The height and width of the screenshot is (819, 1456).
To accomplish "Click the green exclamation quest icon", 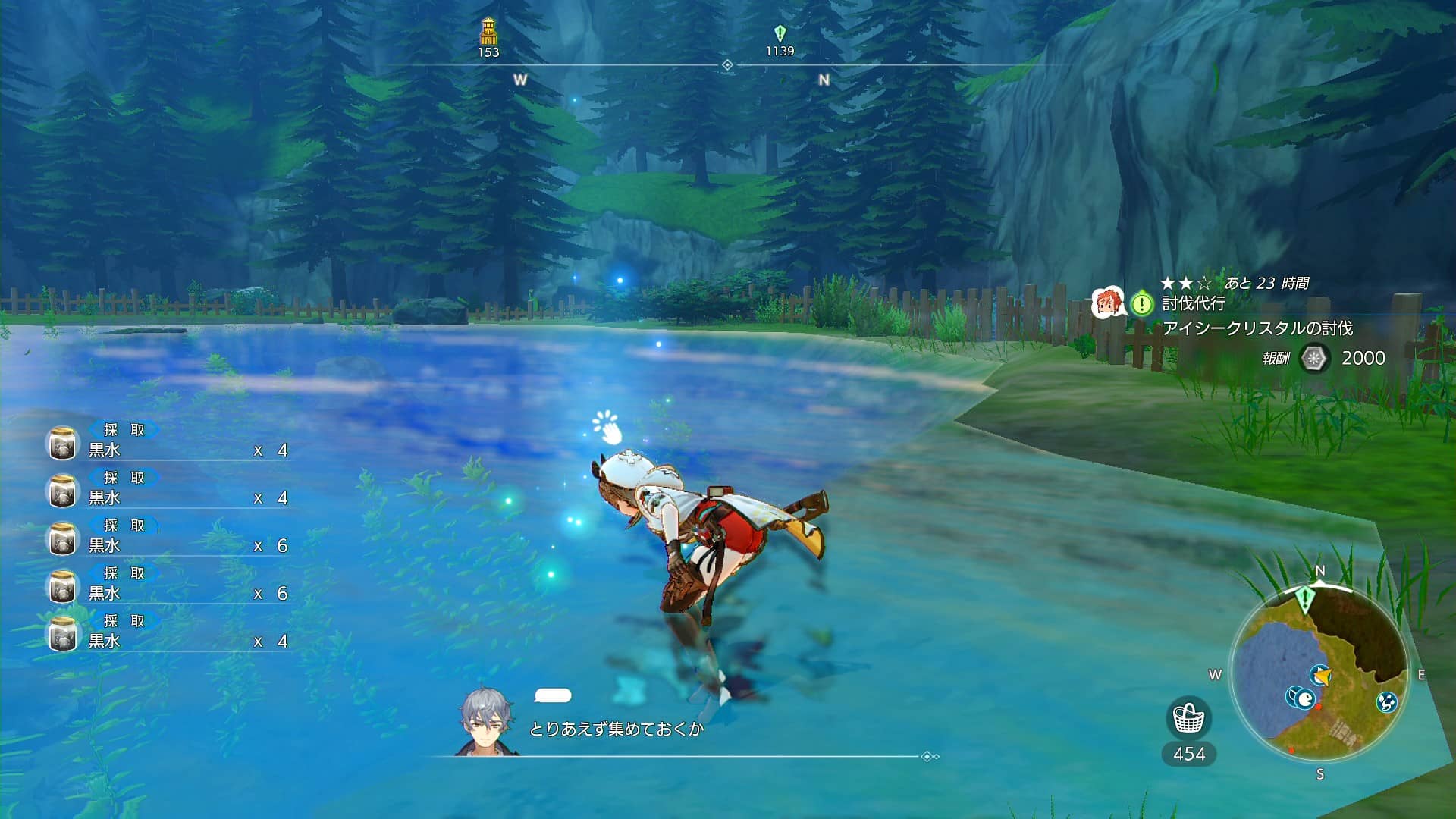I will 1142,305.
